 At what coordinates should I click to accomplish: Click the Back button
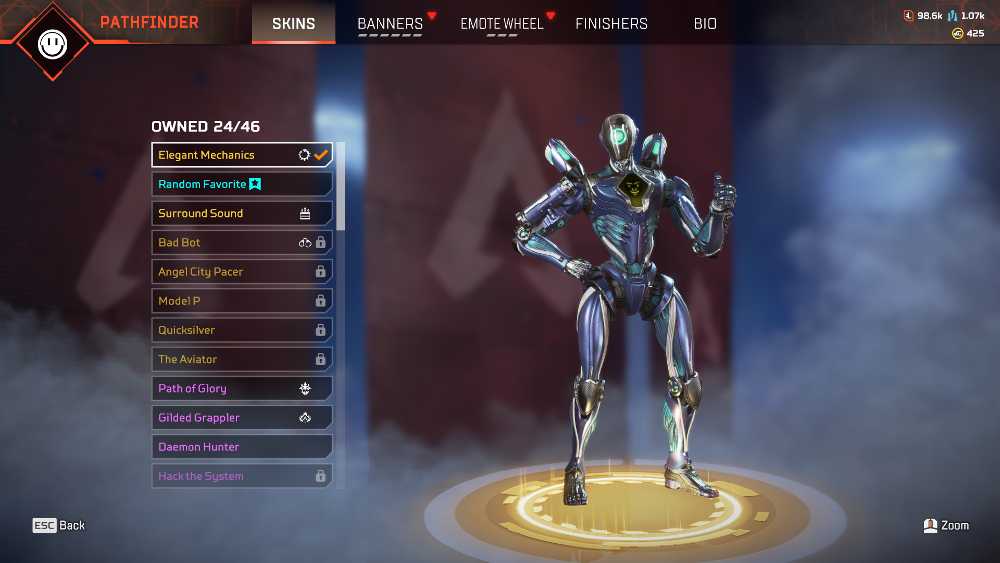coord(59,525)
